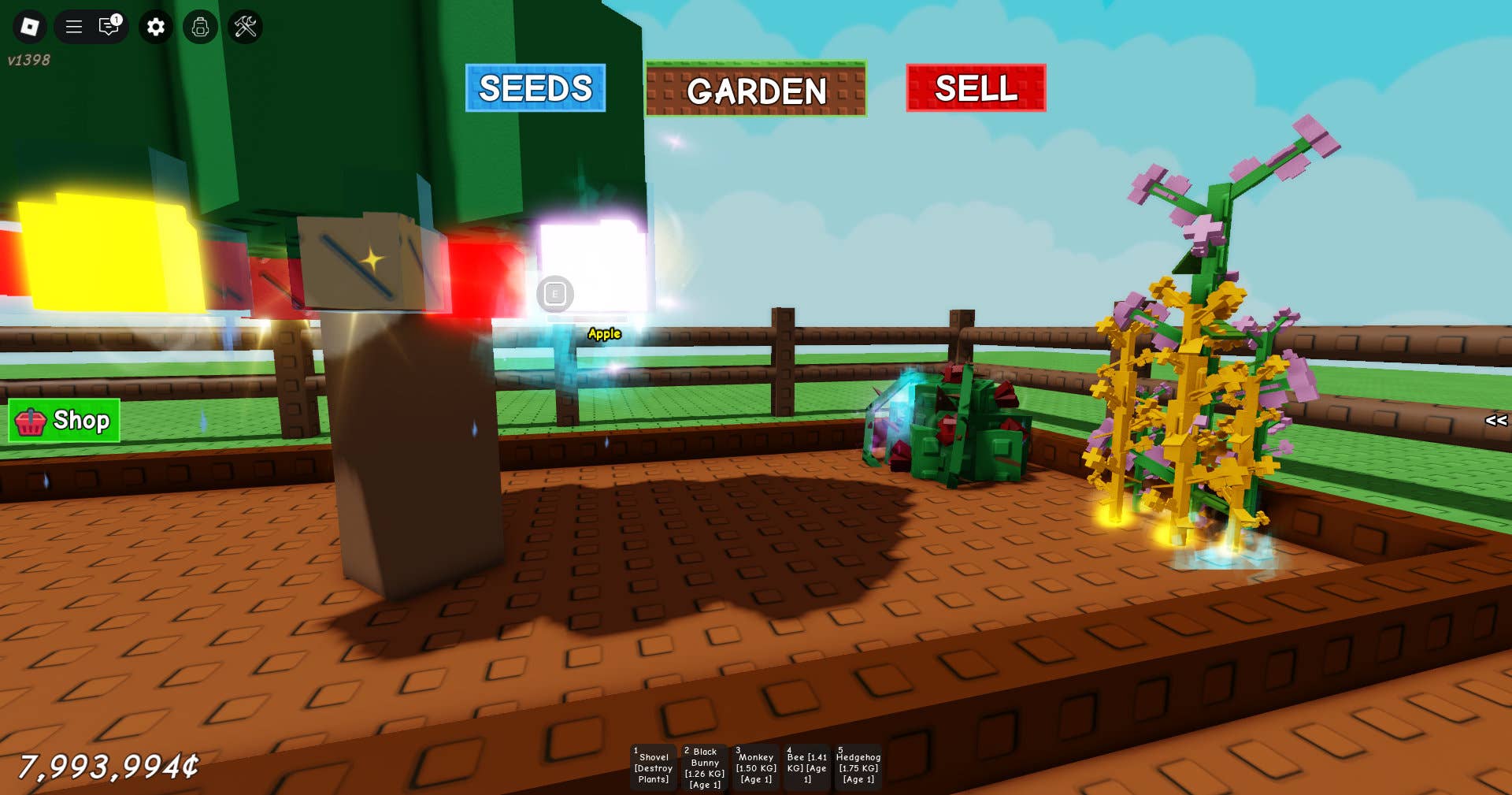
Task: Click the hammer and wrench tools icon
Action: 246,27
